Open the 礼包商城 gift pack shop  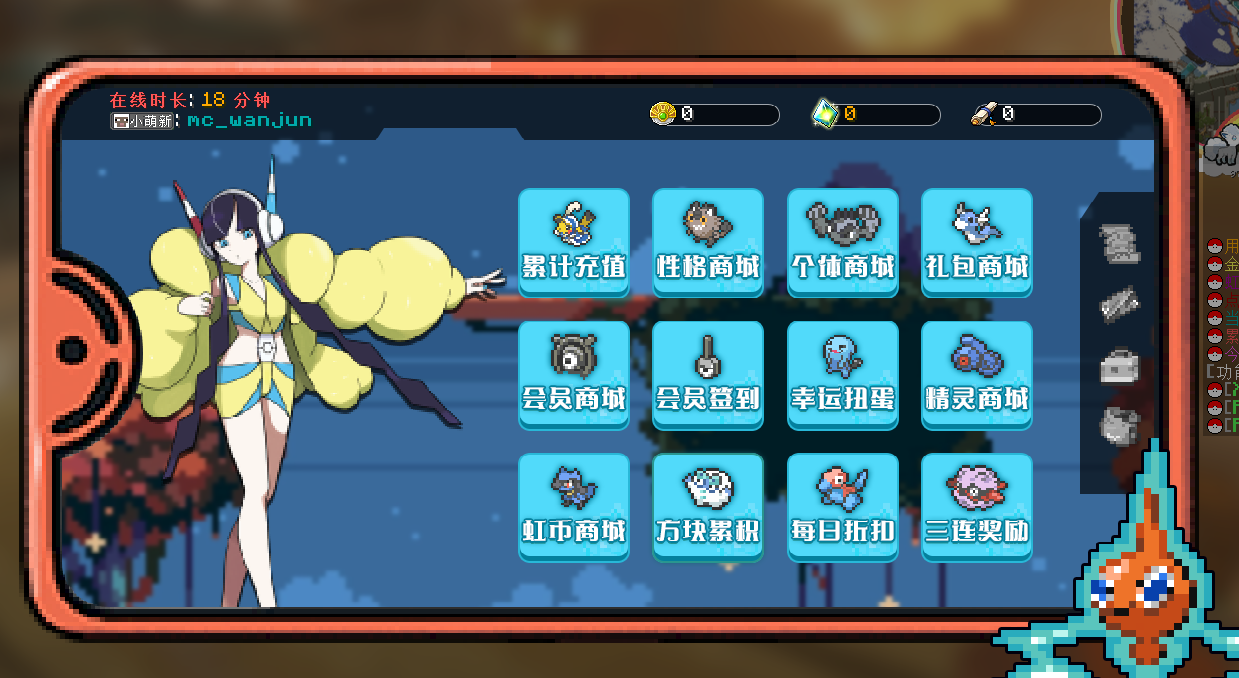click(976, 242)
